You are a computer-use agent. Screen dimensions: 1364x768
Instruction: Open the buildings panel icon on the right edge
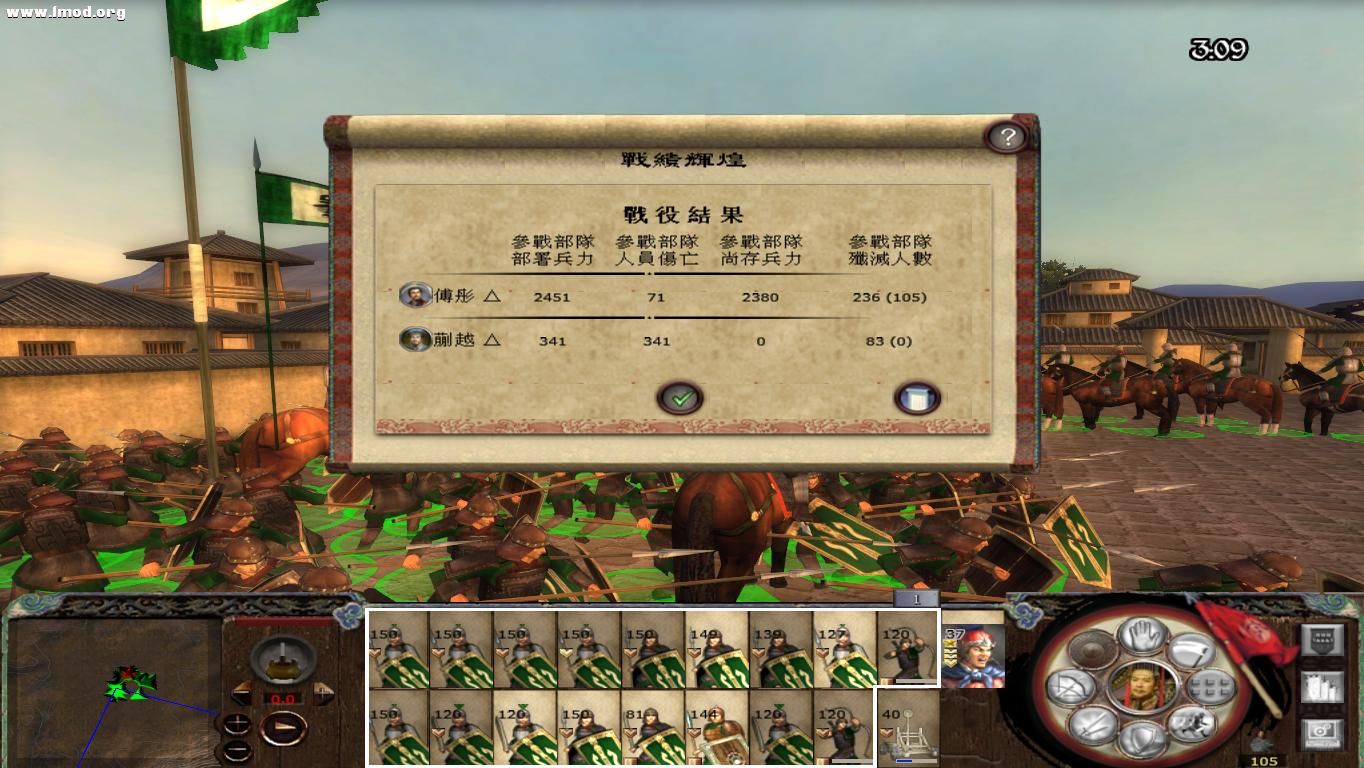click(1322, 689)
